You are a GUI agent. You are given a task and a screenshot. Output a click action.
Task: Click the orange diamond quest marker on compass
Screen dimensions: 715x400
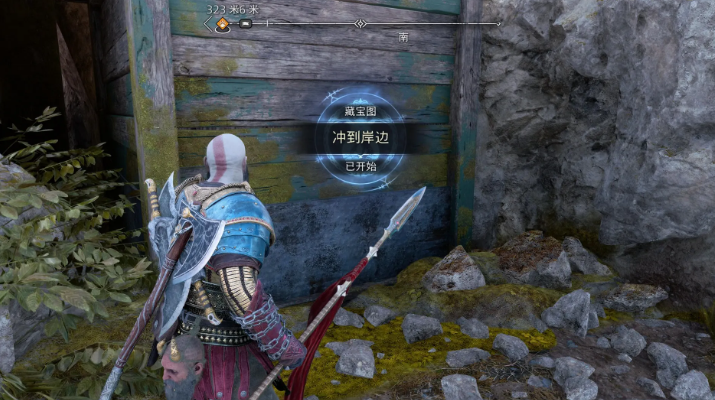click(x=225, y=23)
